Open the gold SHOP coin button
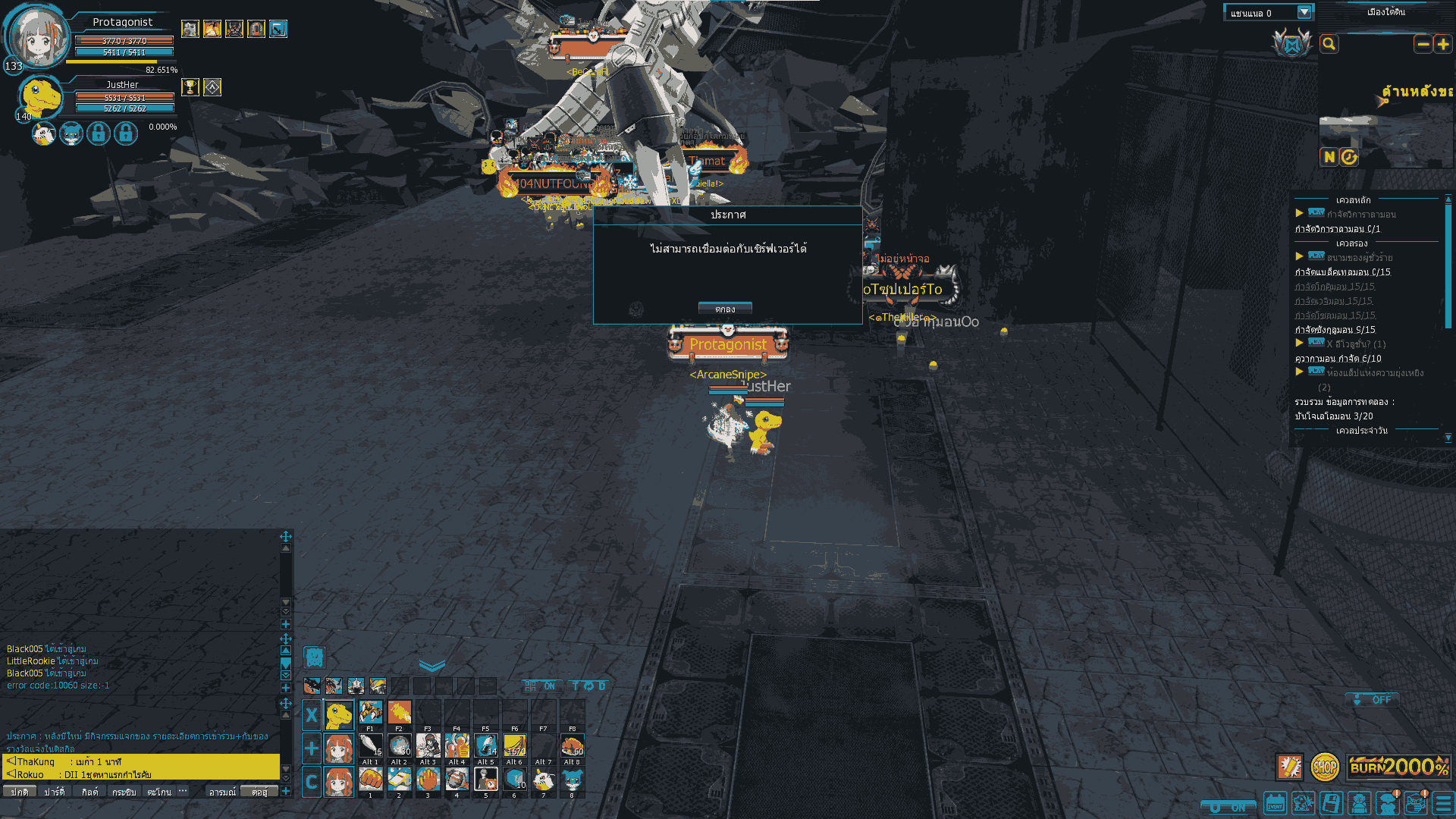Screen dimensions: 1456x819 pyautogui.click(x=1325, y=767)
